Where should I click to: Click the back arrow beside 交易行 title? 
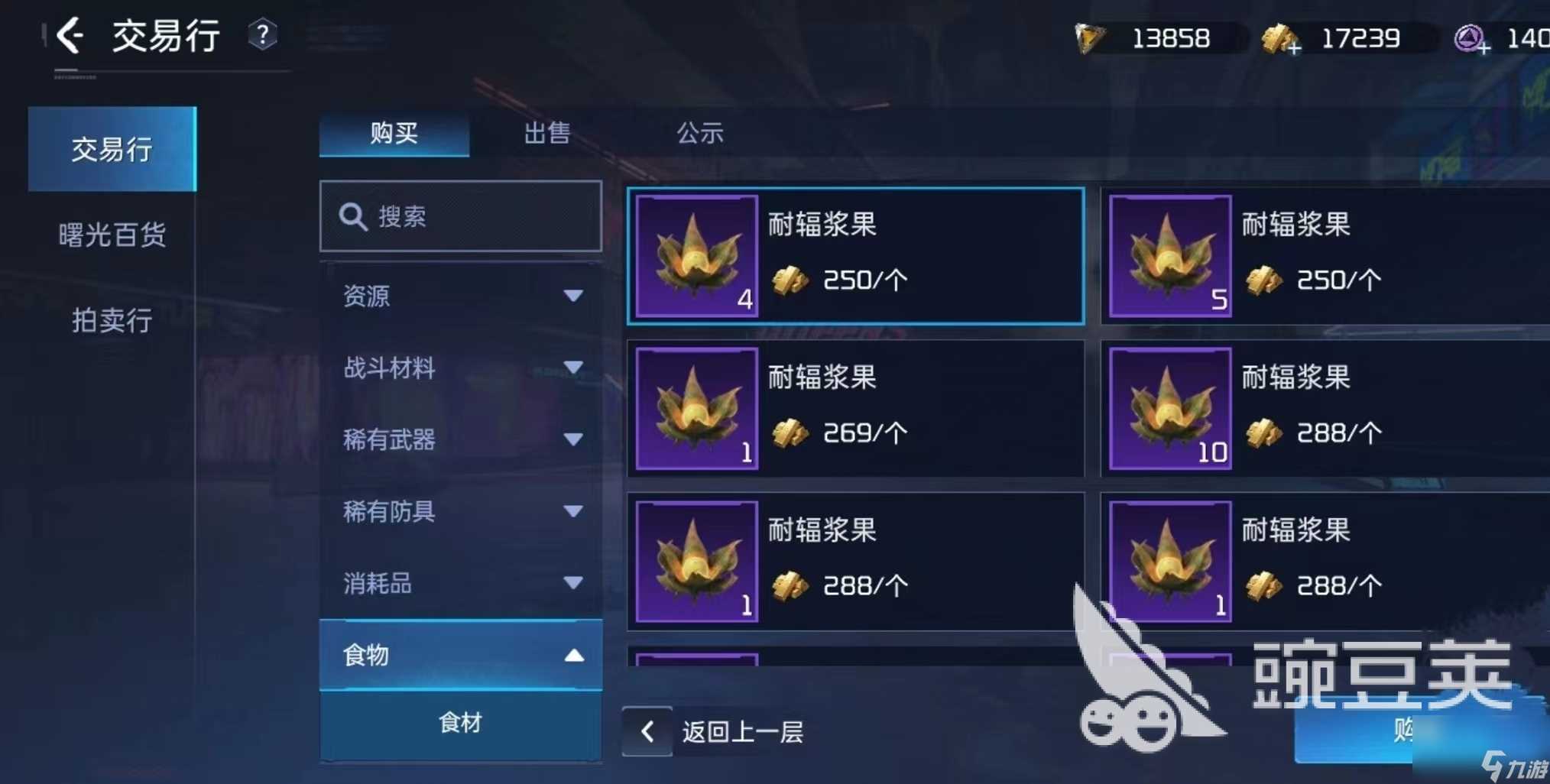point(70,36)
